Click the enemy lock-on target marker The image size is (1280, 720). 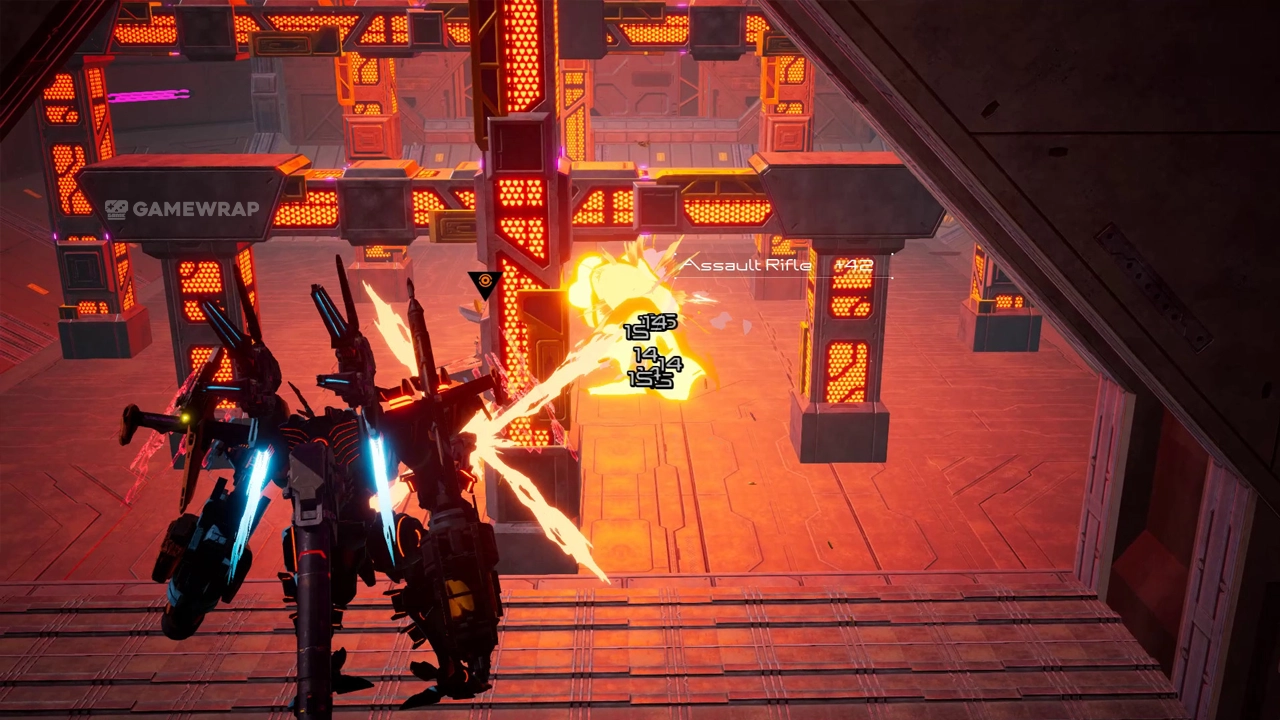click(x=485, y=285)
